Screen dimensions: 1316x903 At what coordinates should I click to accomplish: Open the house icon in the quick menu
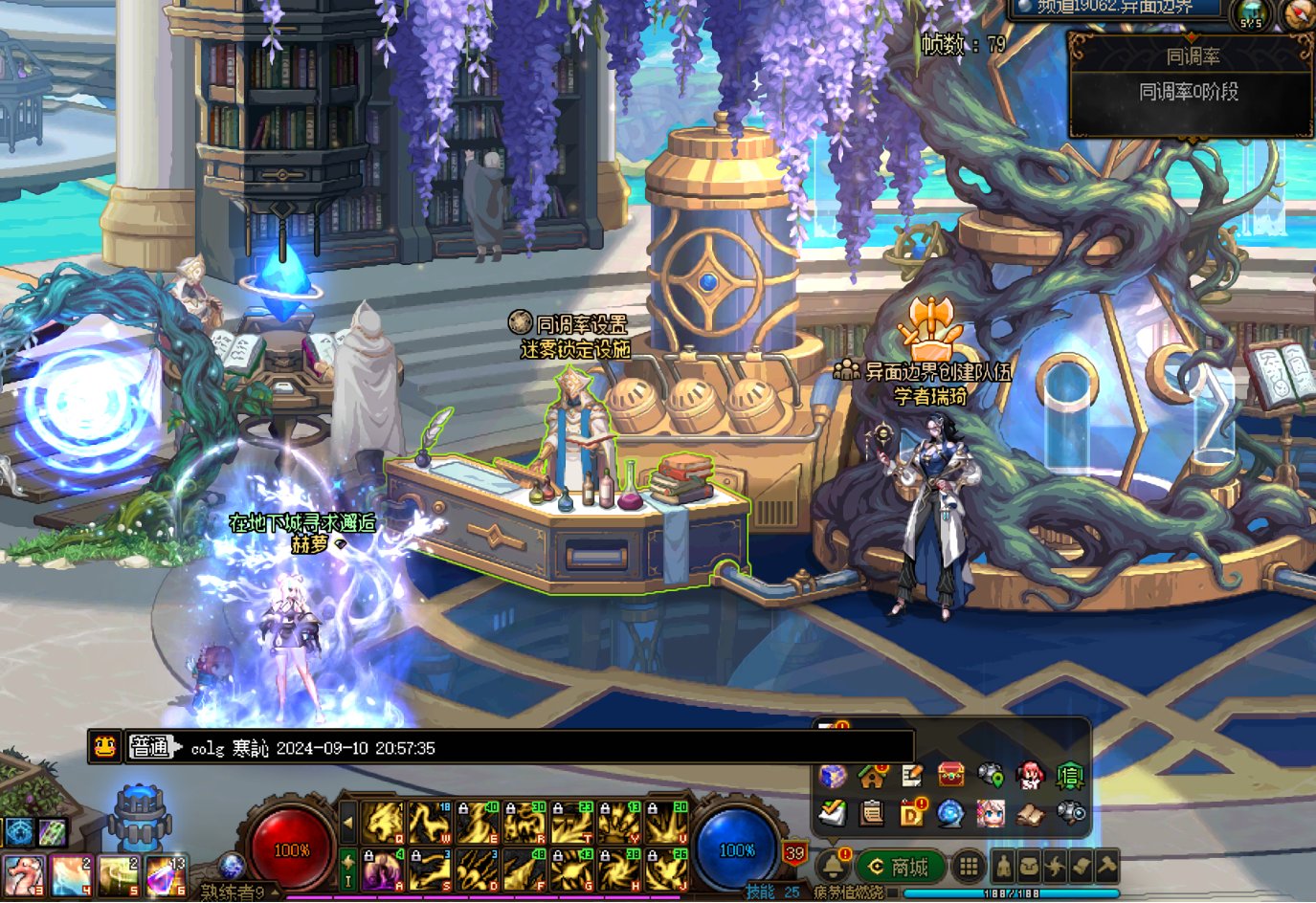(x=871, y=776)
